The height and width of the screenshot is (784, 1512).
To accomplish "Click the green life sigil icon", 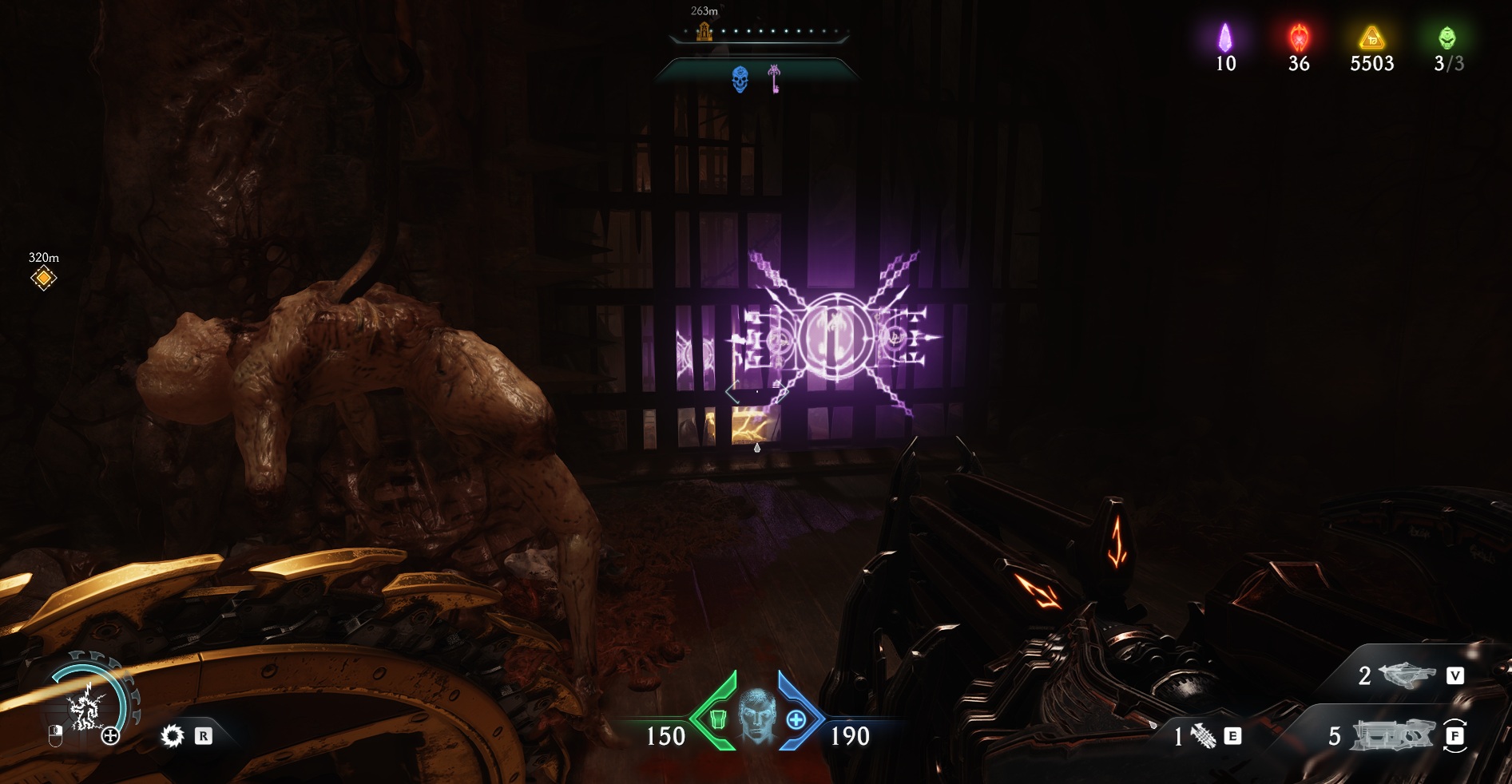I will click(1447, 38).
